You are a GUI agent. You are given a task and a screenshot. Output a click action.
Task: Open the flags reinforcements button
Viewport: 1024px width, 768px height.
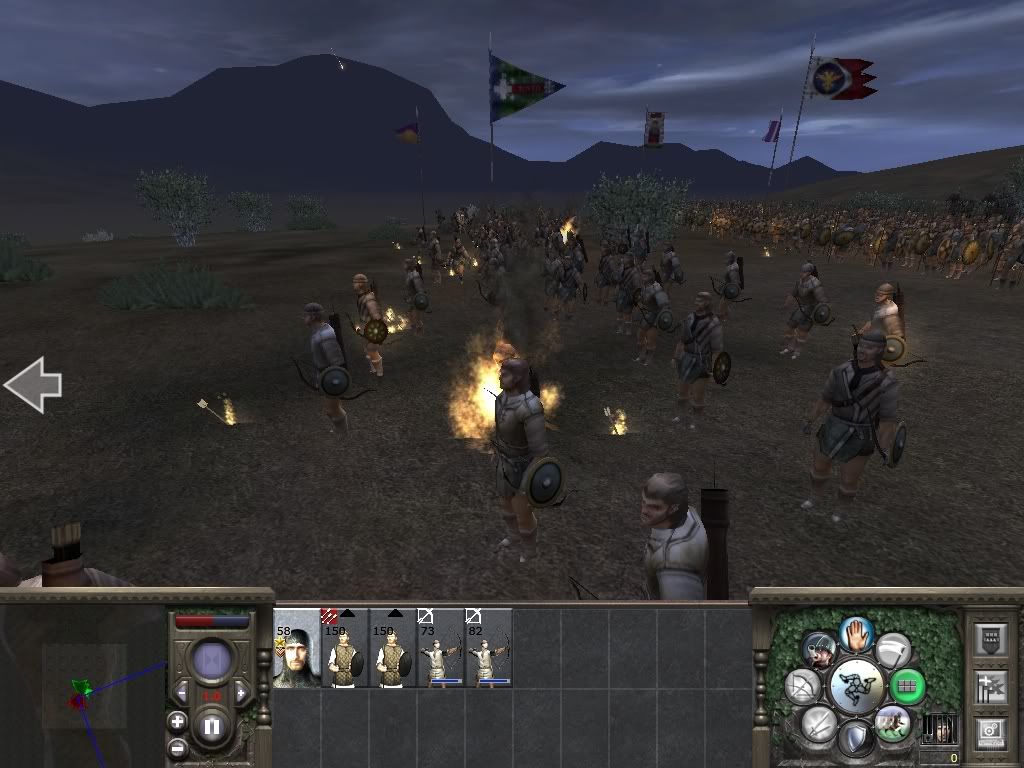tap(990, 687)
